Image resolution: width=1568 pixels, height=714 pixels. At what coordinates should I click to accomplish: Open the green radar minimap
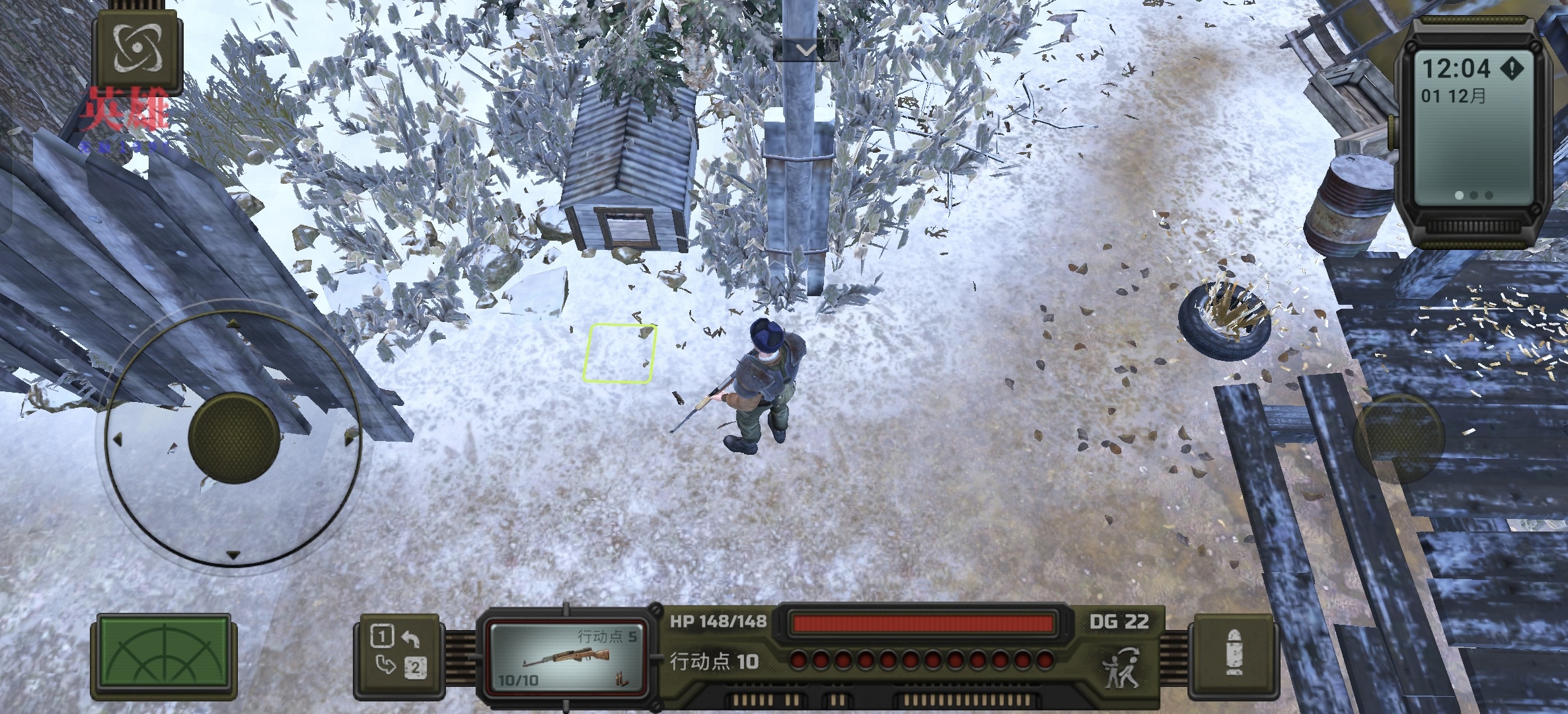coord(163,657)
